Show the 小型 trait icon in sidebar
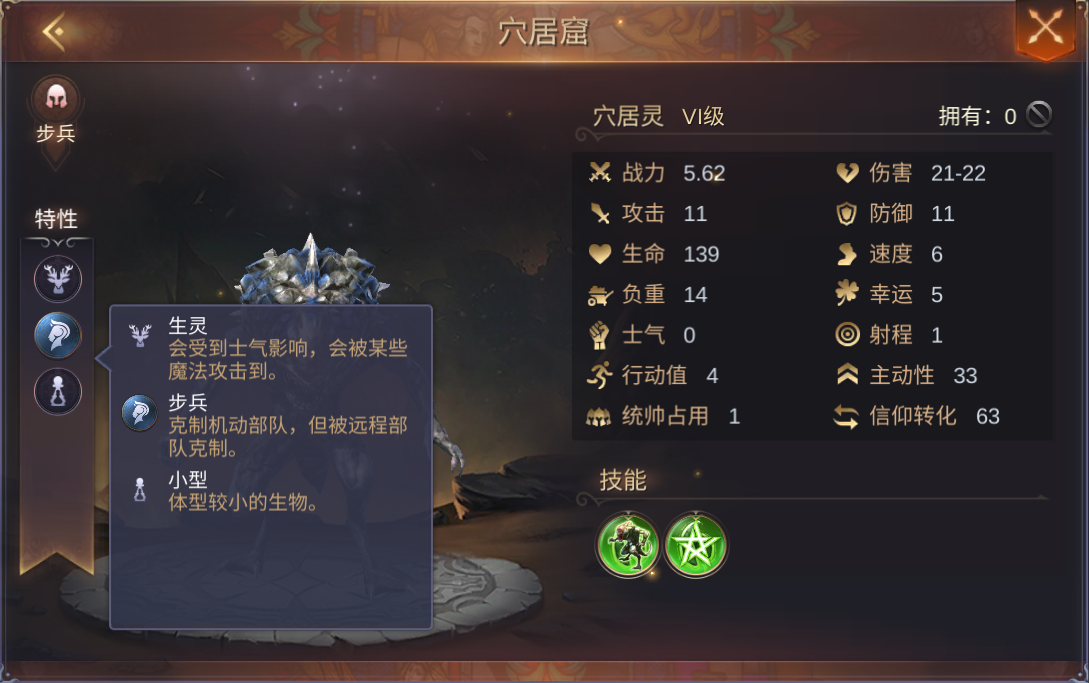Image resolution: width=1089 pixels, height=683 pixels. (x=58, y=391)
